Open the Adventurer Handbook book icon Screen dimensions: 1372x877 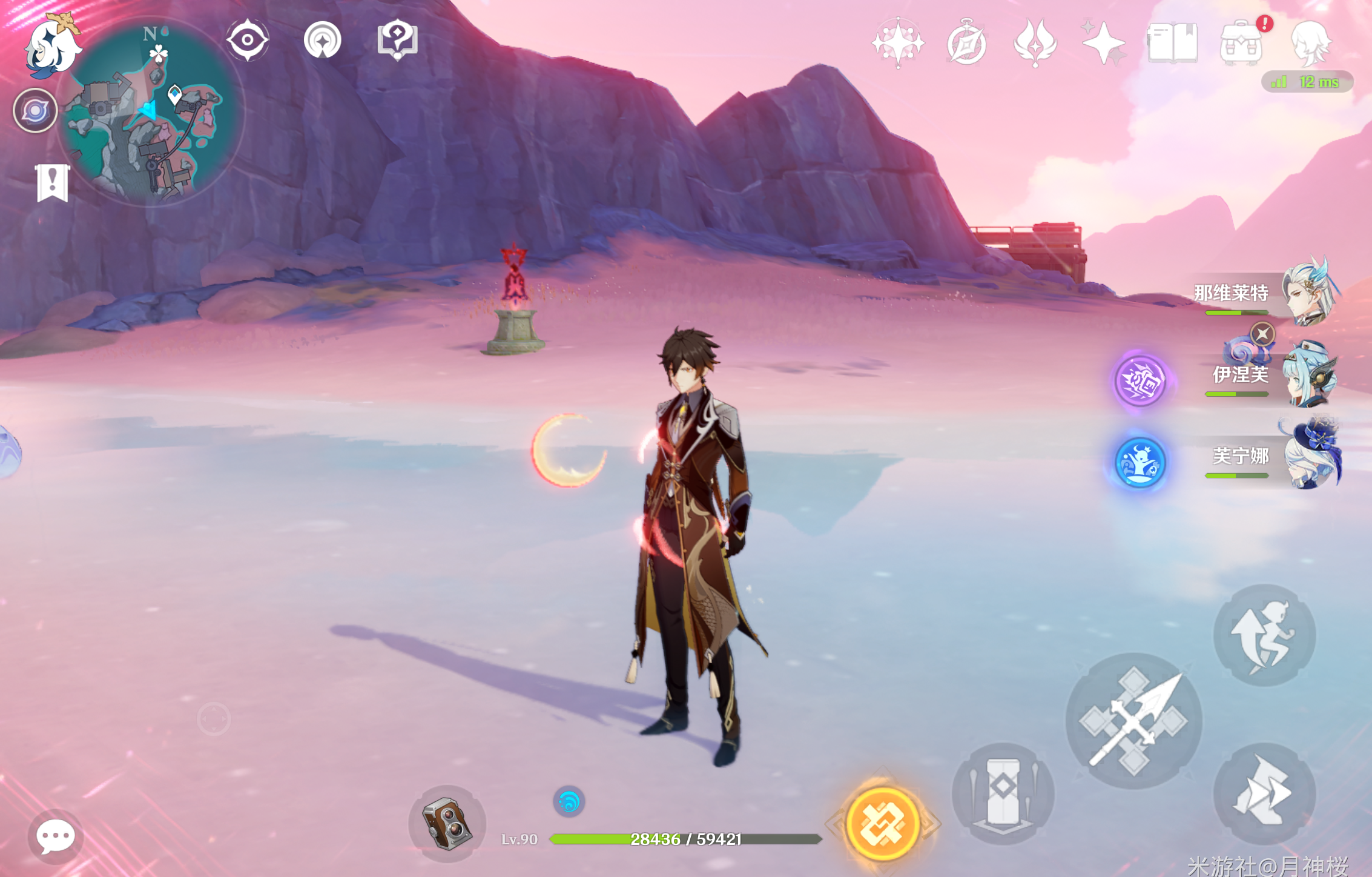1172,42
